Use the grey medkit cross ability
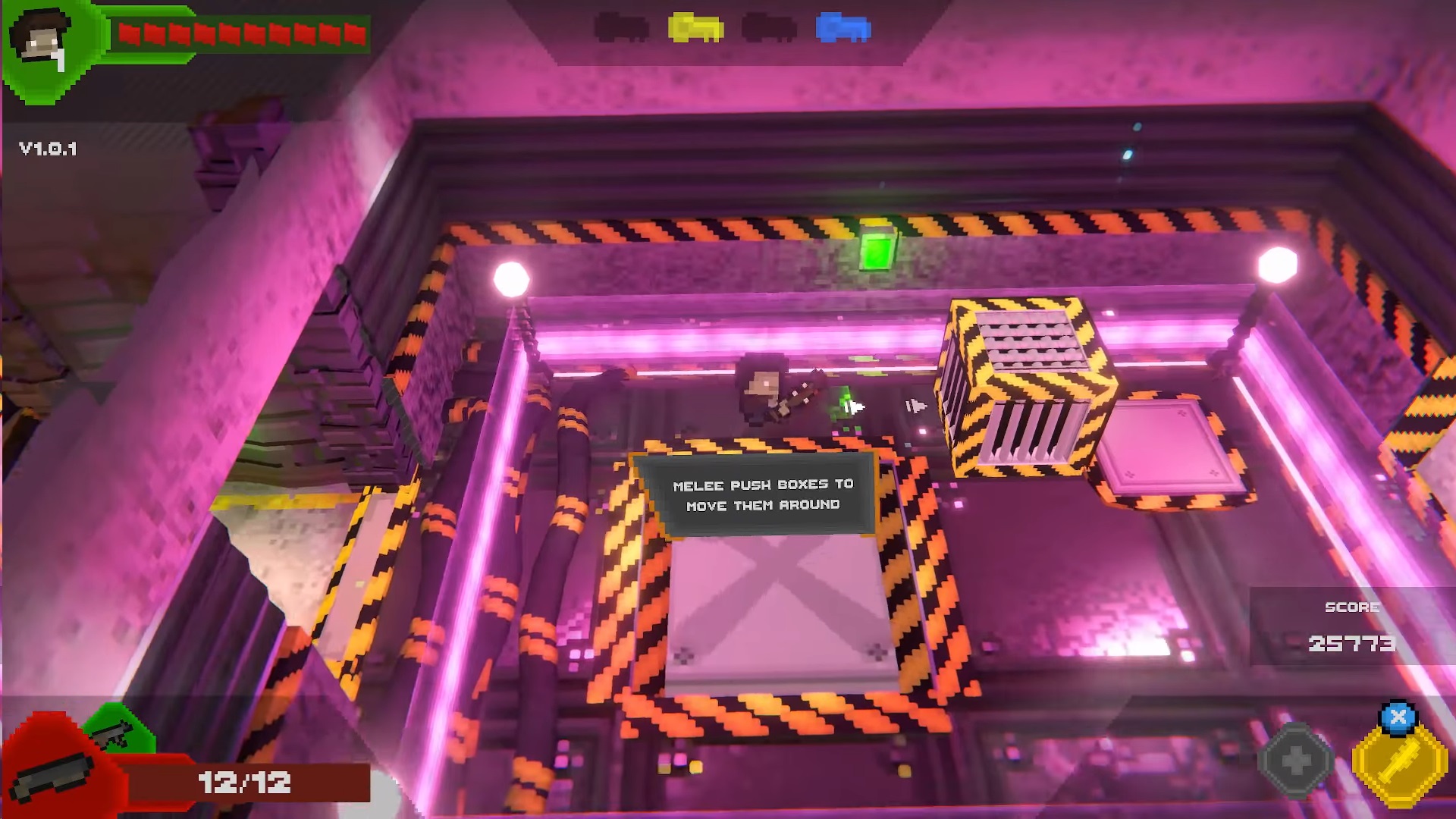1456x819 pixels. 1295,759
